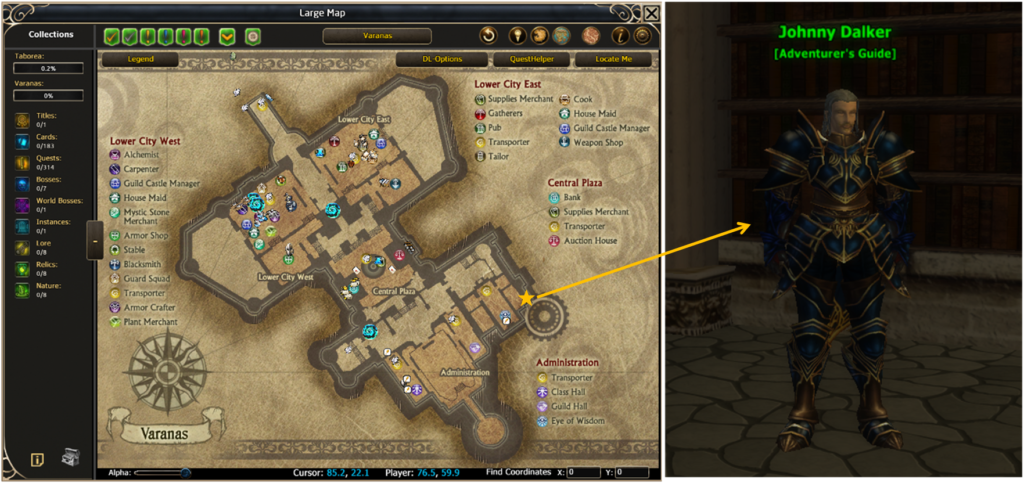Click the Y coordinate input field
Viewport: 1024px width, 483px height.
pyautogui.click(x=632, y=472)
